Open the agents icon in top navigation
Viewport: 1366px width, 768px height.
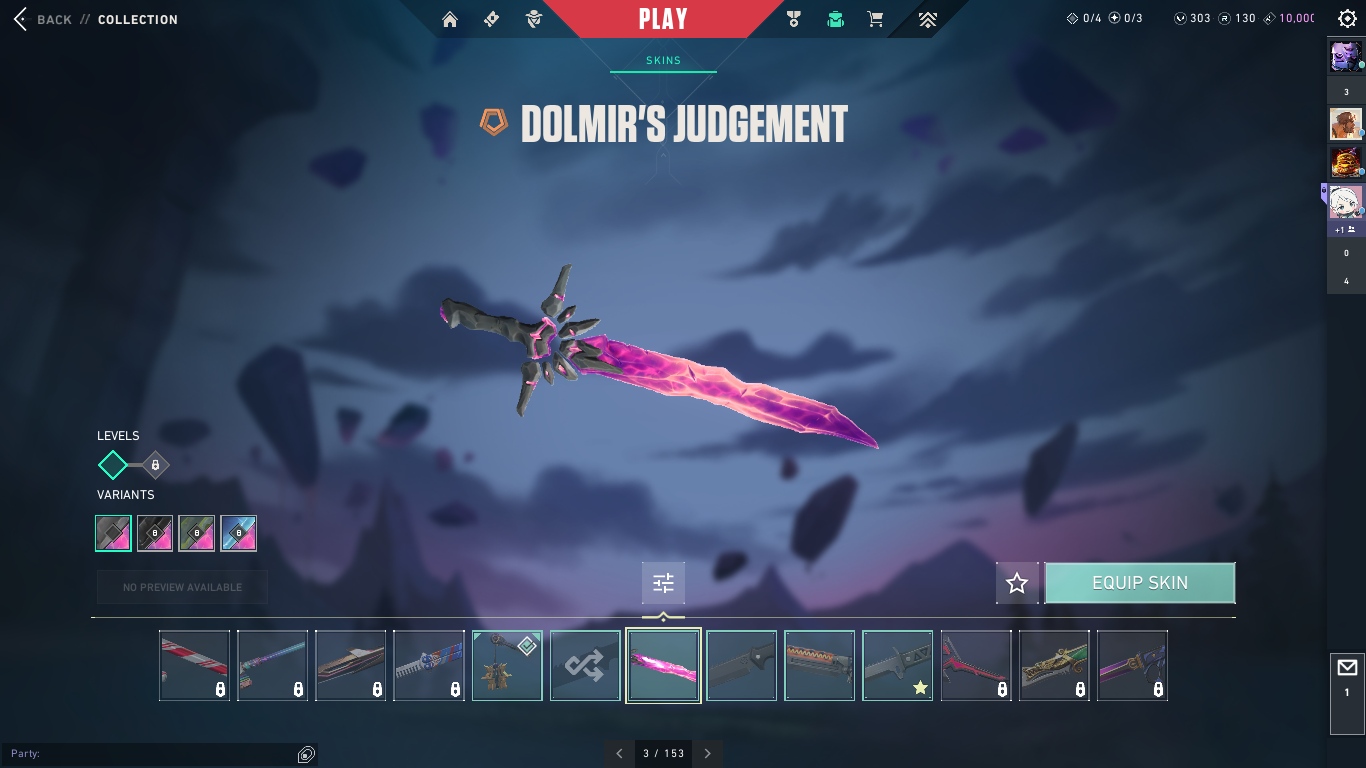[534, 19]
